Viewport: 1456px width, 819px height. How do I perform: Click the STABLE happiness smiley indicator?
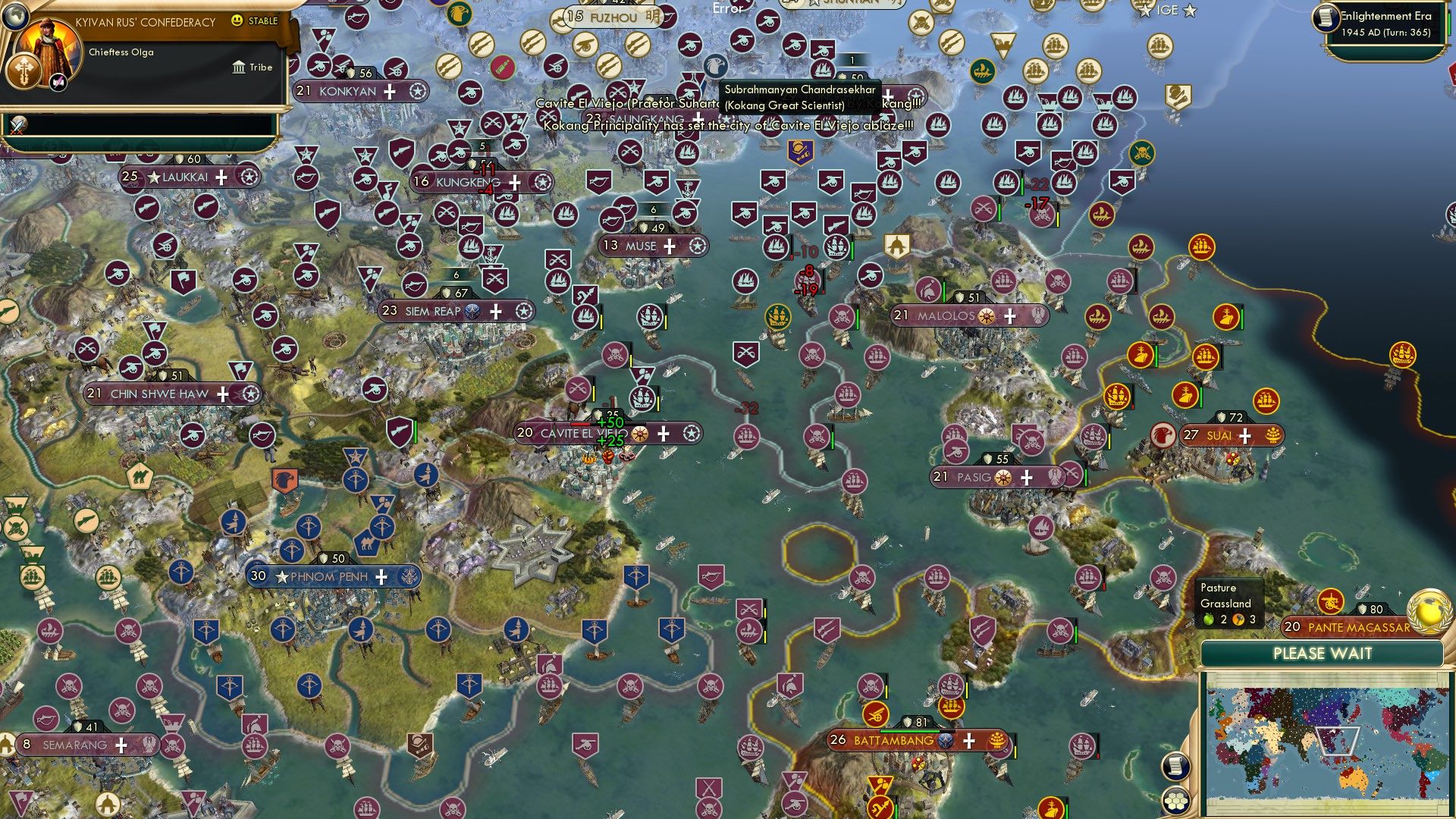click(237, 20)
